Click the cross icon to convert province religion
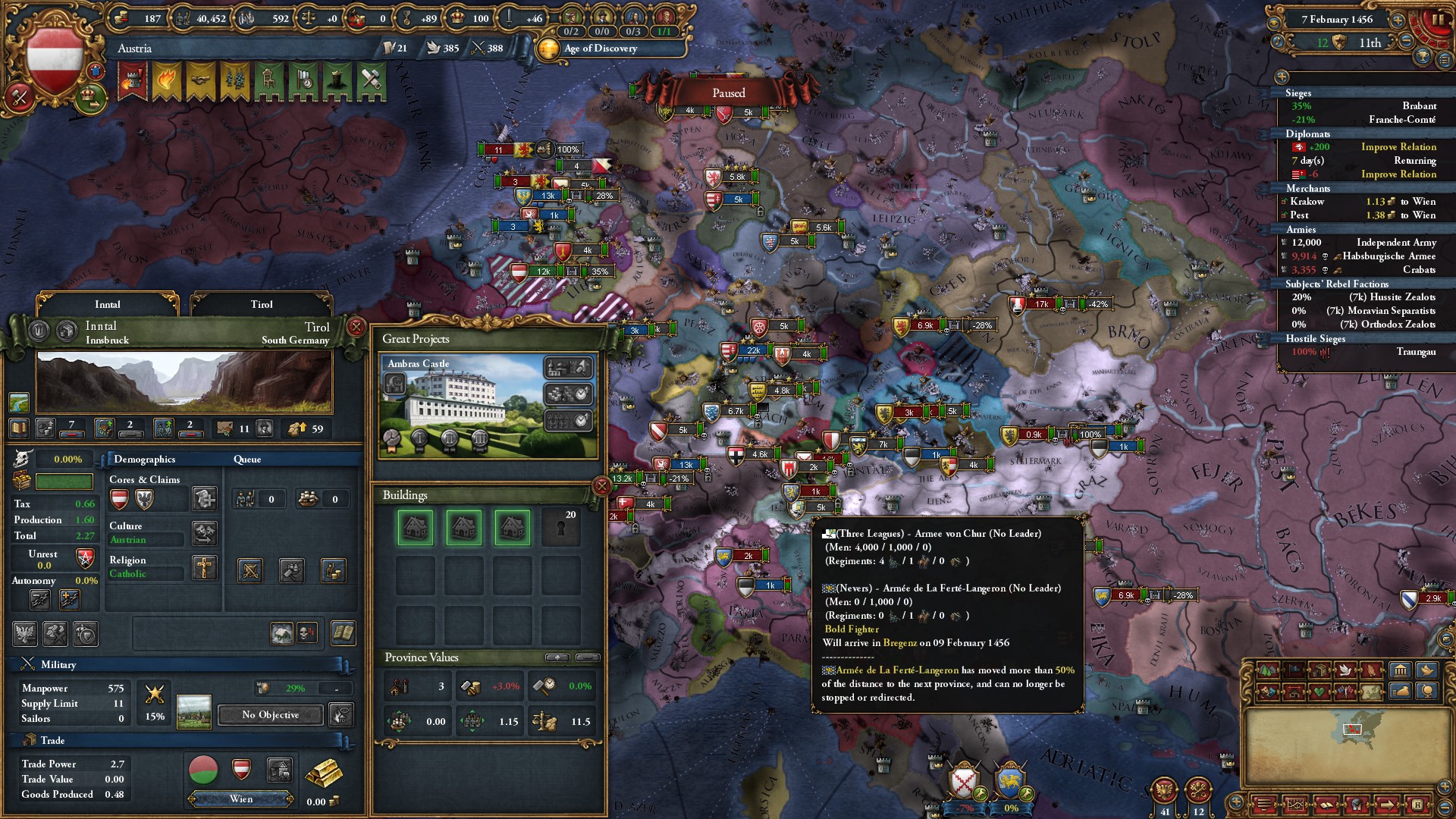The height and width of the screenshot is (819, 1456). pyautogui.click(x=203, y=569)
